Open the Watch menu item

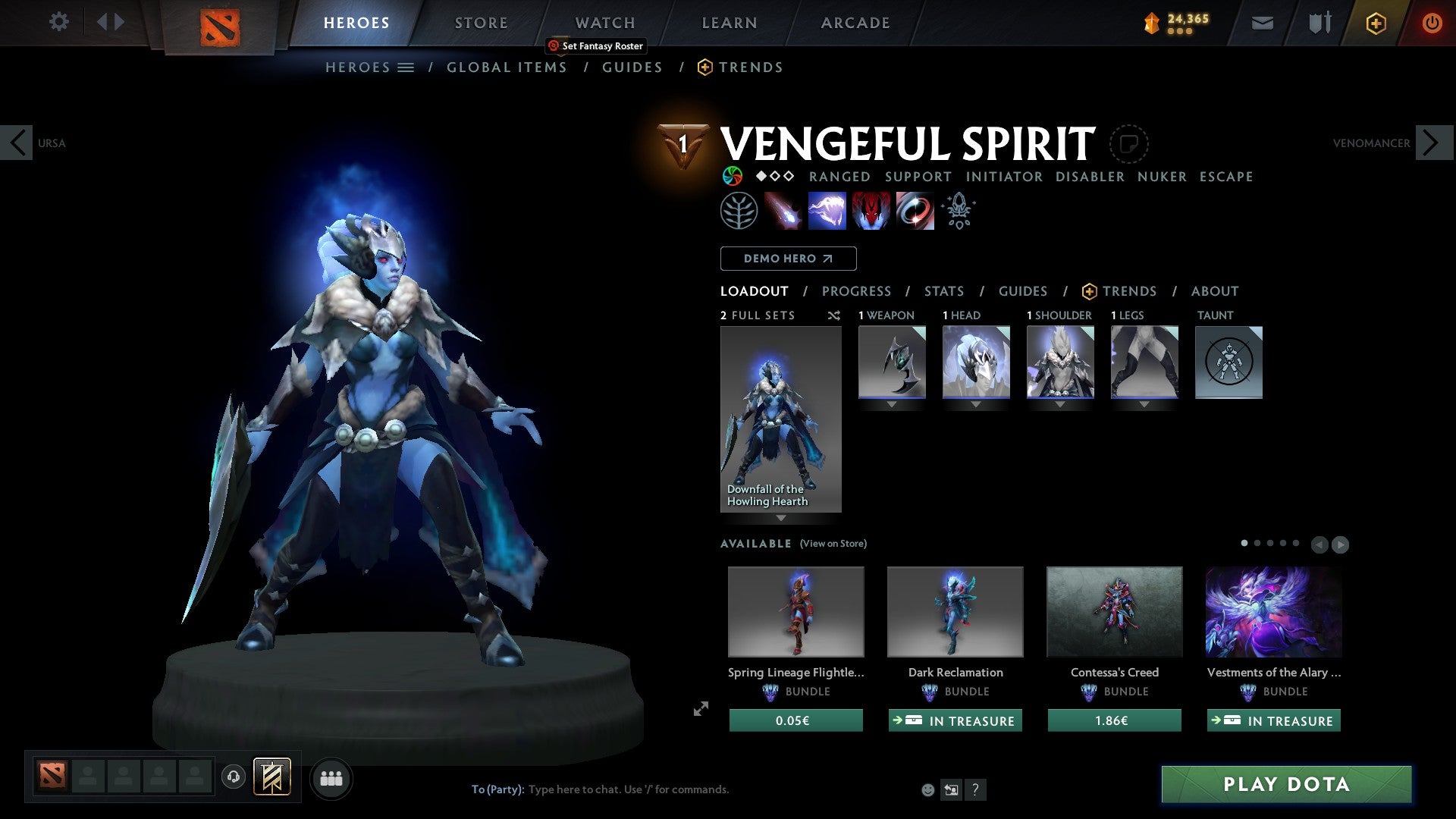[x=604, y=23]
